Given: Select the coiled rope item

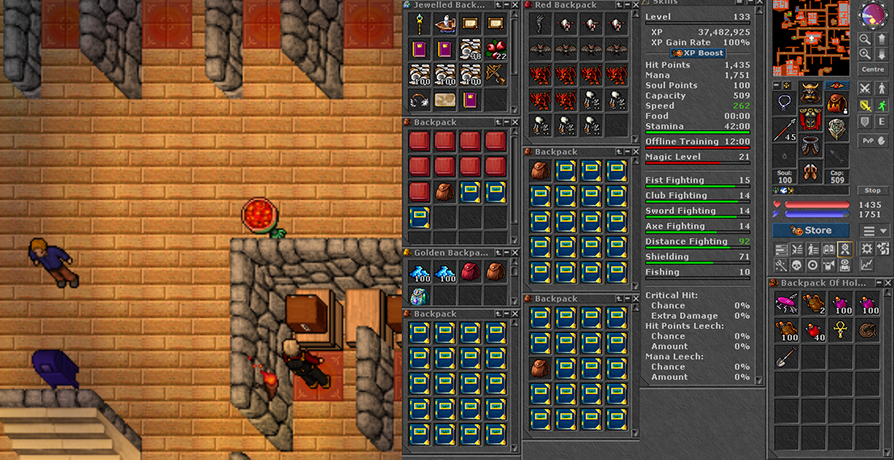Looking at the screenshot, I should (x=865, y=330).
